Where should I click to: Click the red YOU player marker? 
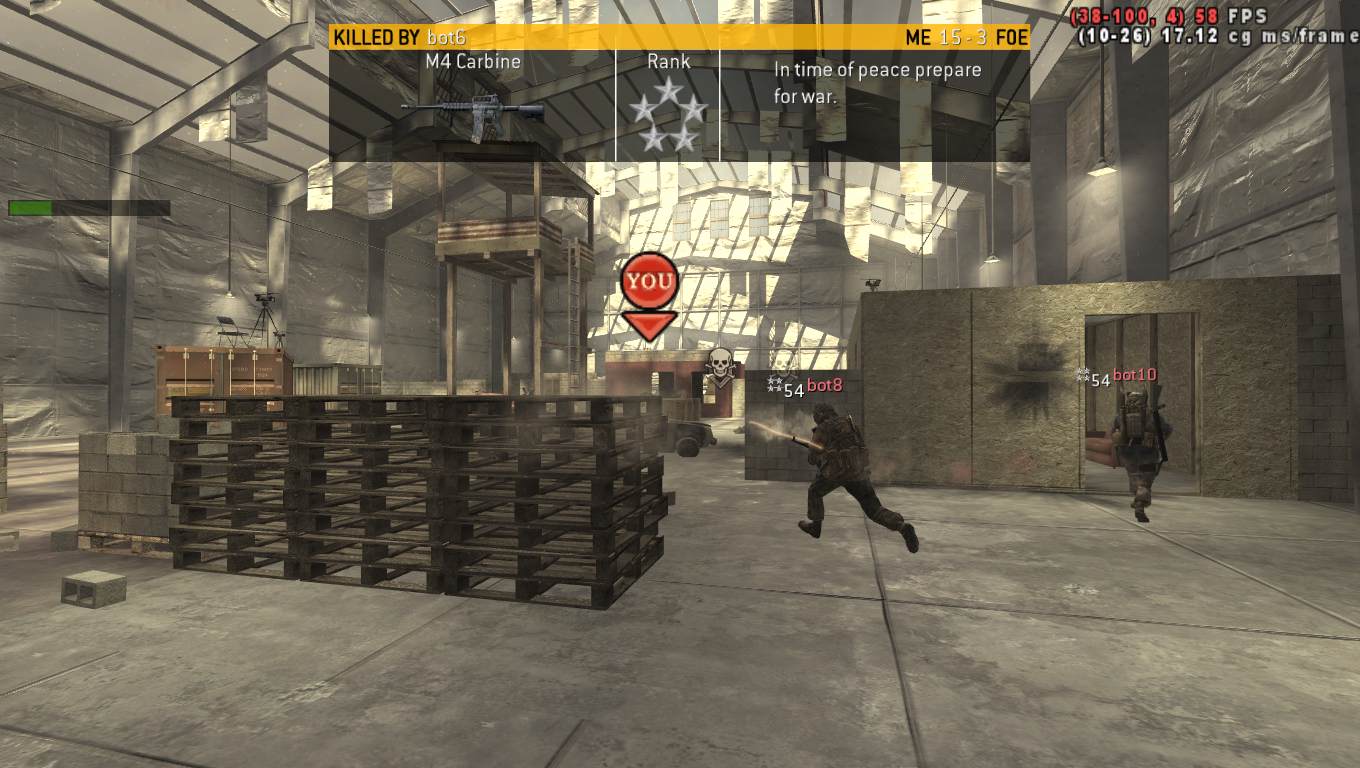pyautogui.click(x=649, y=282)
